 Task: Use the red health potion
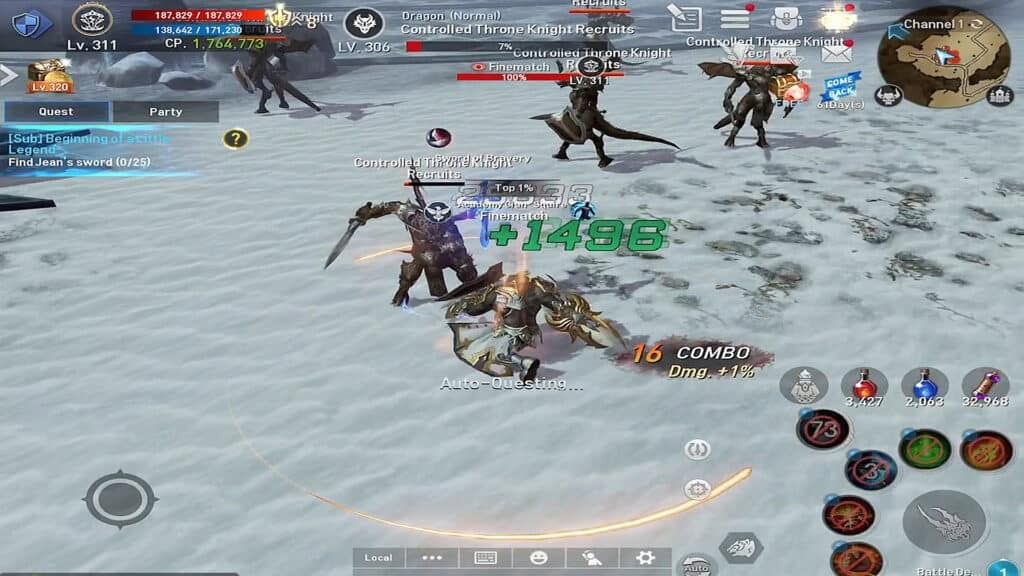coord(864,385)
